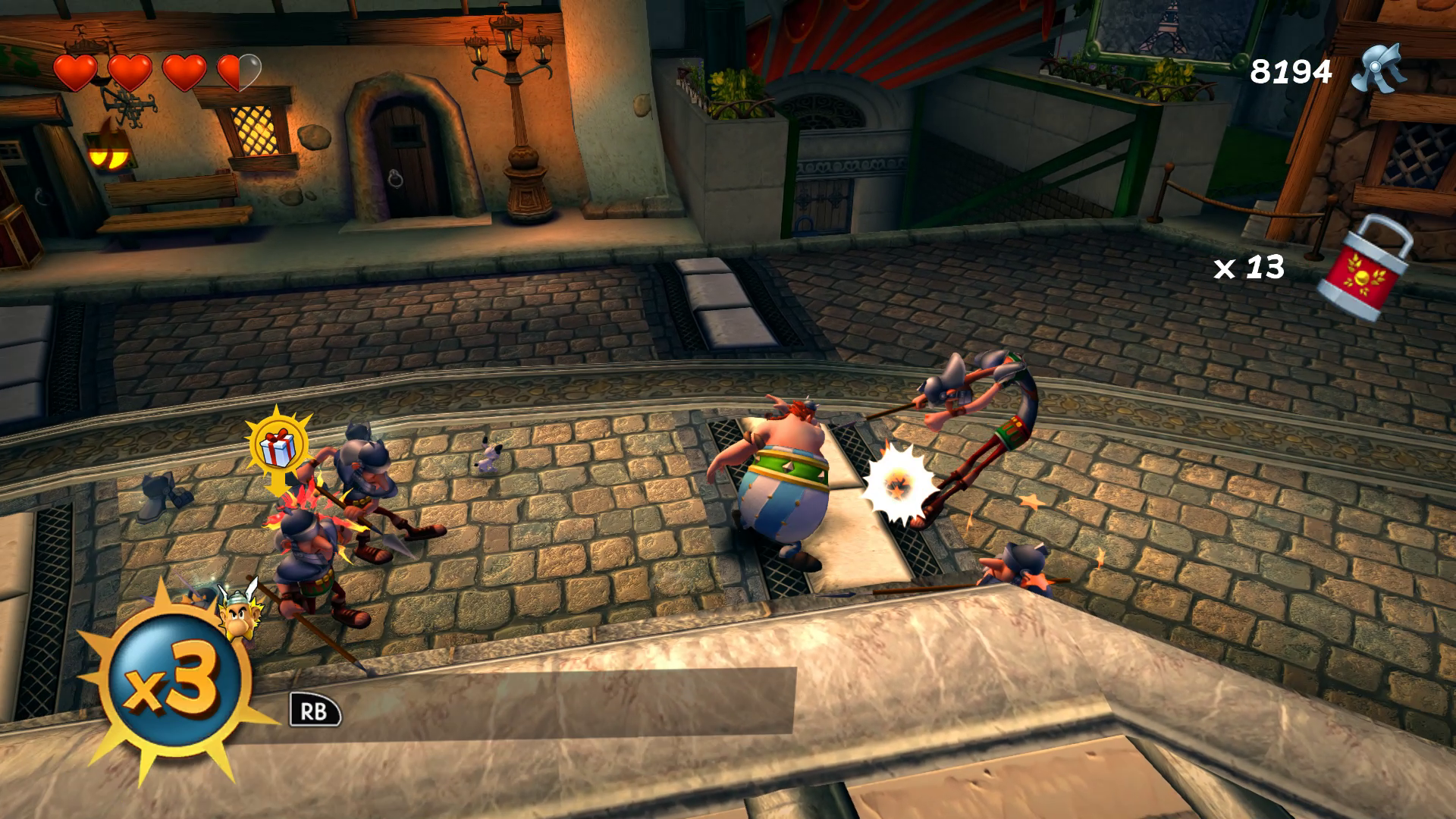Switch to the Asterix character portrait

(x=237, y=613)
